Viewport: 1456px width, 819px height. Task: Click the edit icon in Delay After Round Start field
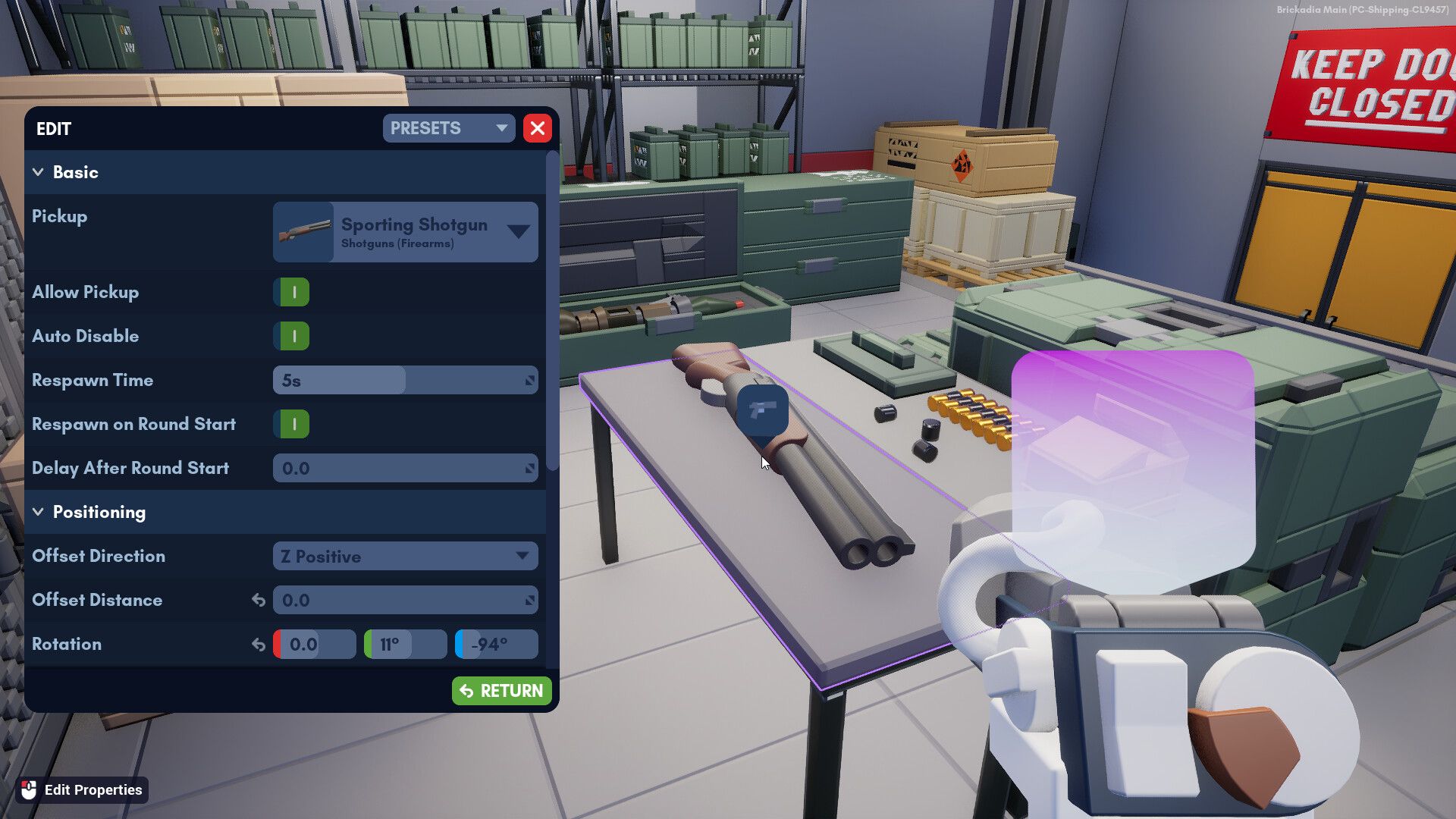click(531, 468)
